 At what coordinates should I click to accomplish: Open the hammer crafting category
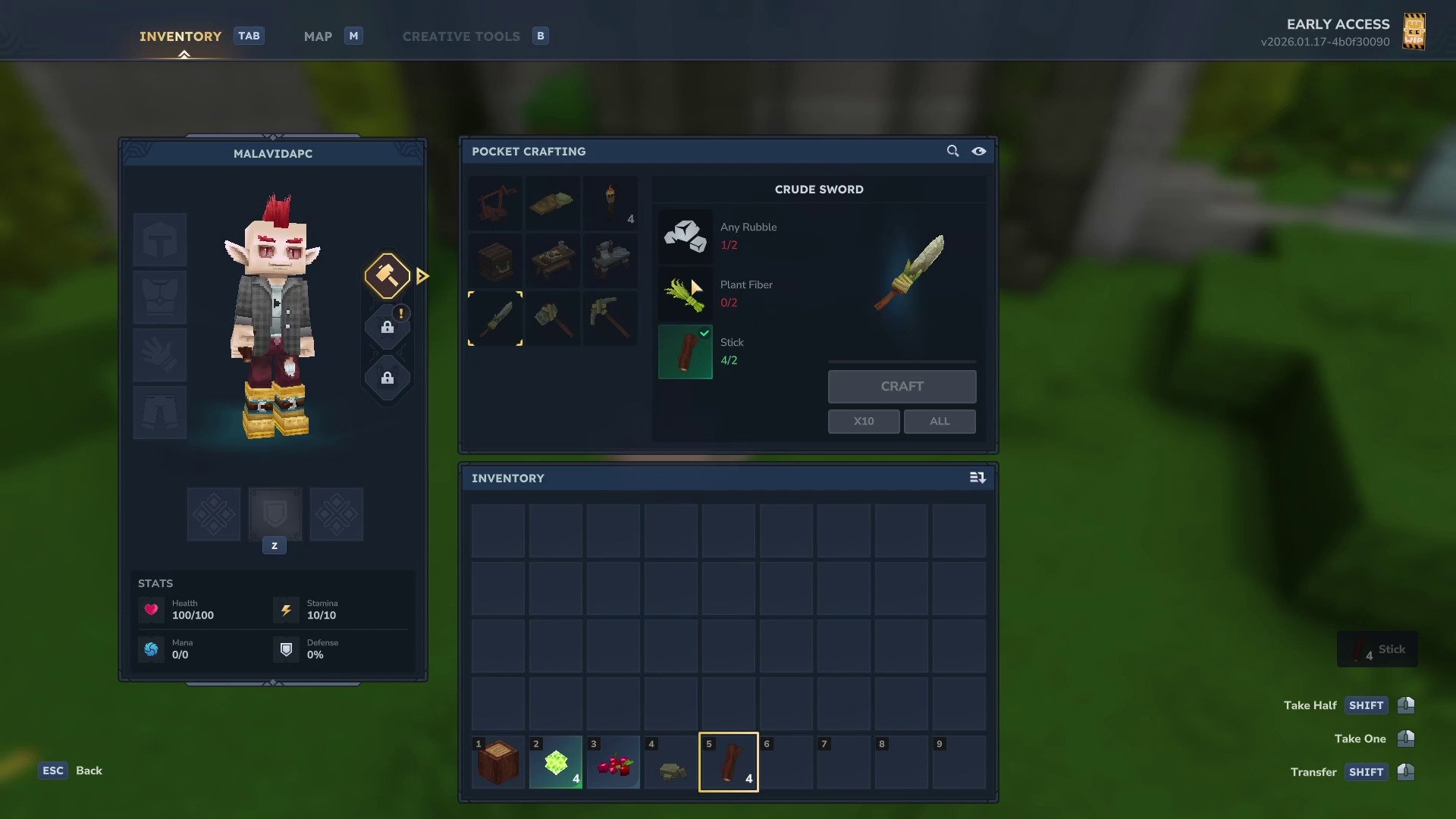point(388,276)
